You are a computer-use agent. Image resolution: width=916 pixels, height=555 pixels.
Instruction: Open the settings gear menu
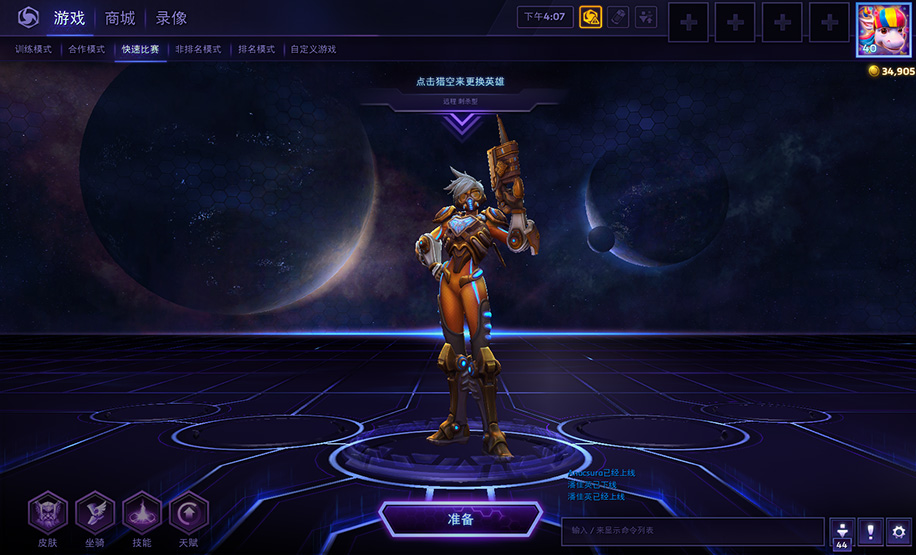coord(899,531)
